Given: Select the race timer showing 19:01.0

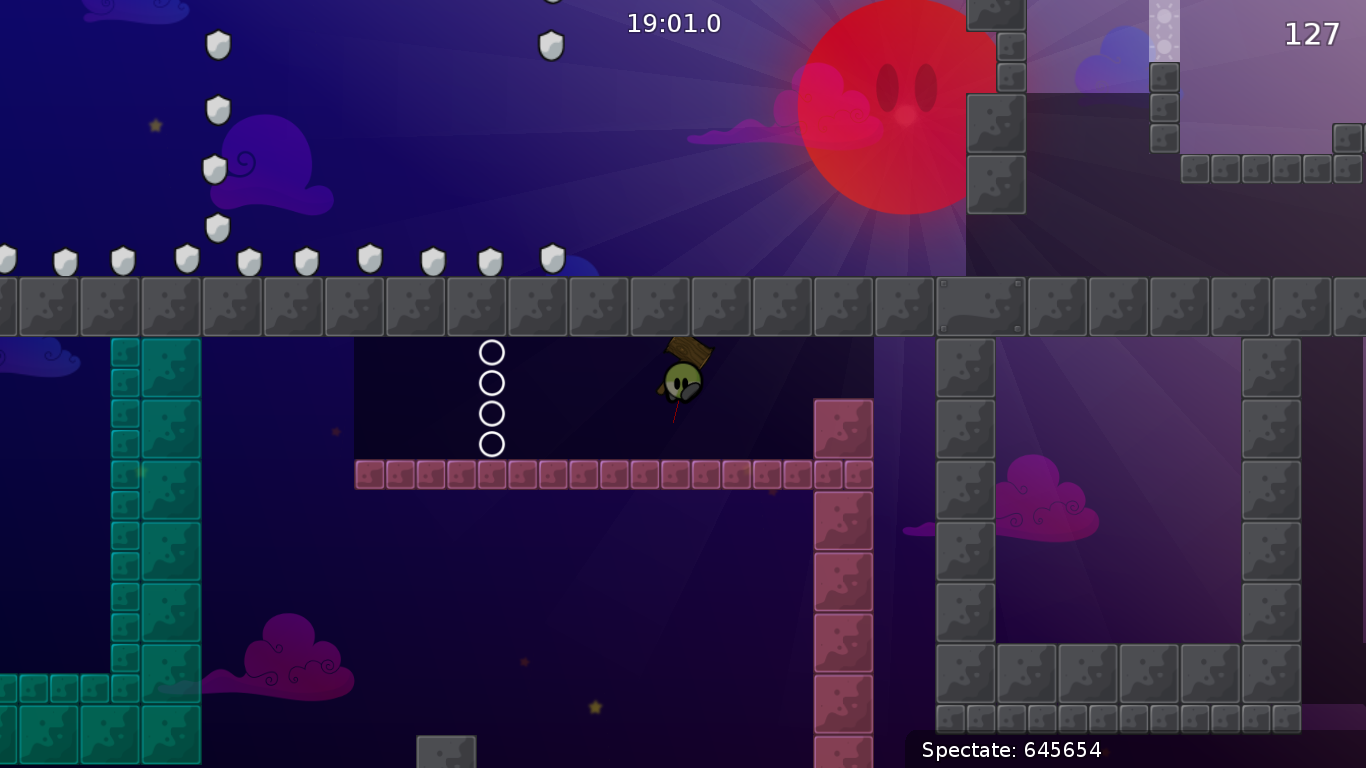Looking at the screenshot, I should point(672,24).
